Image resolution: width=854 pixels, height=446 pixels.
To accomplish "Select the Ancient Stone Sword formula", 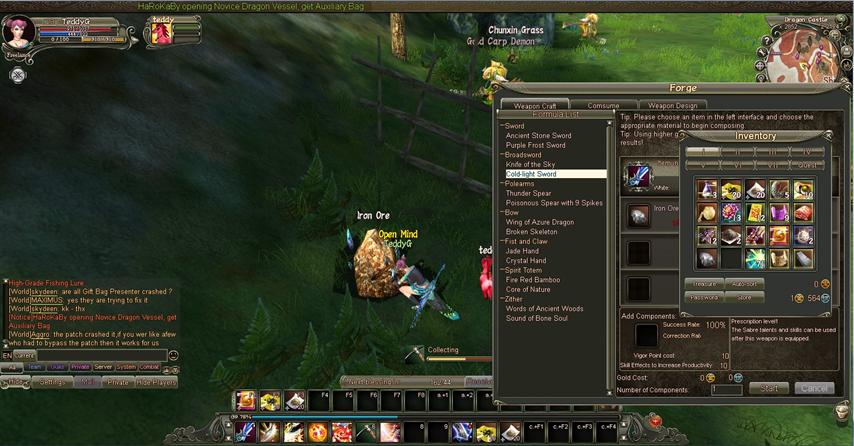I will click(x=538, y=135).
